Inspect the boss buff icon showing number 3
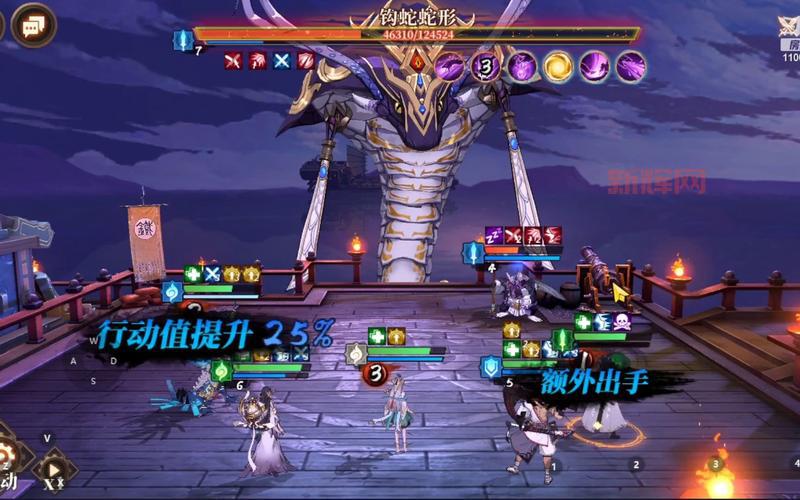 (x=485, y=67)
